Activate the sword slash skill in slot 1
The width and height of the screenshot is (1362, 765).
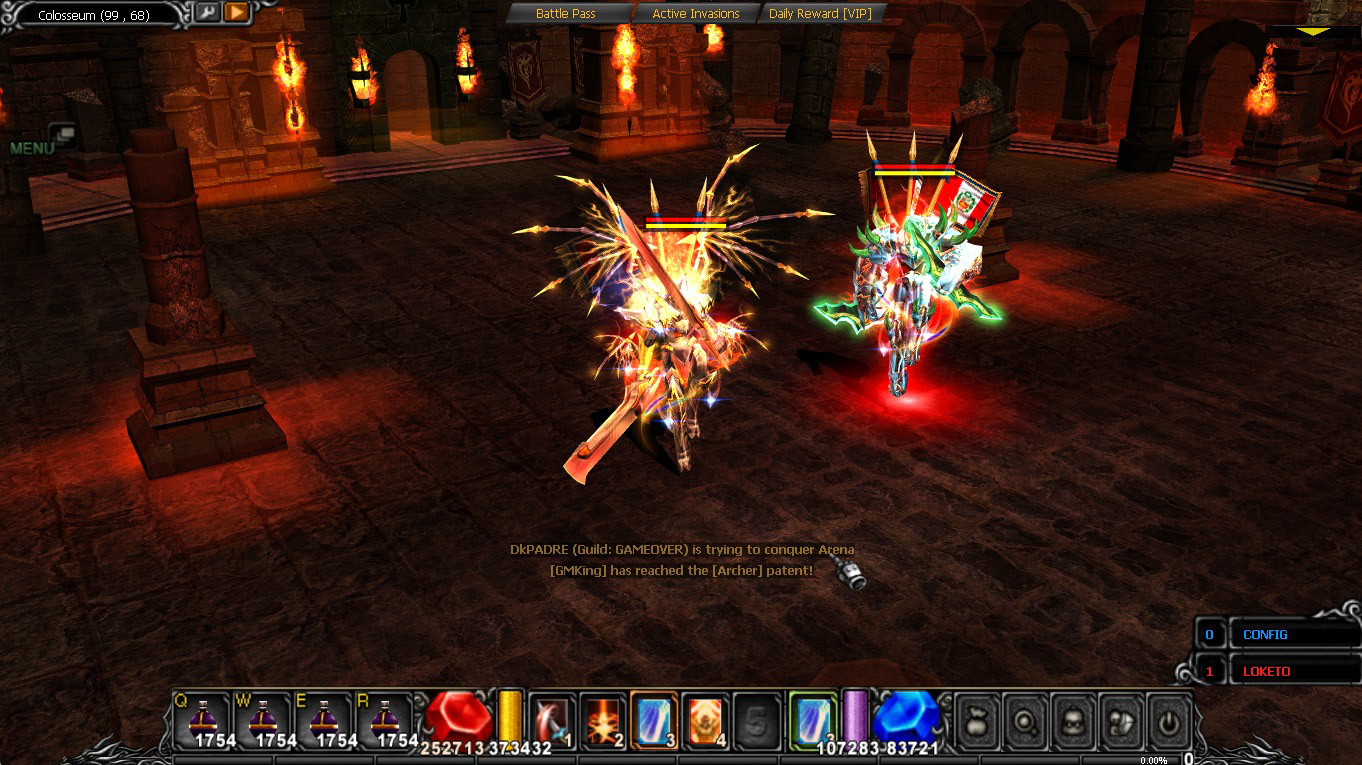click(551, 719)
